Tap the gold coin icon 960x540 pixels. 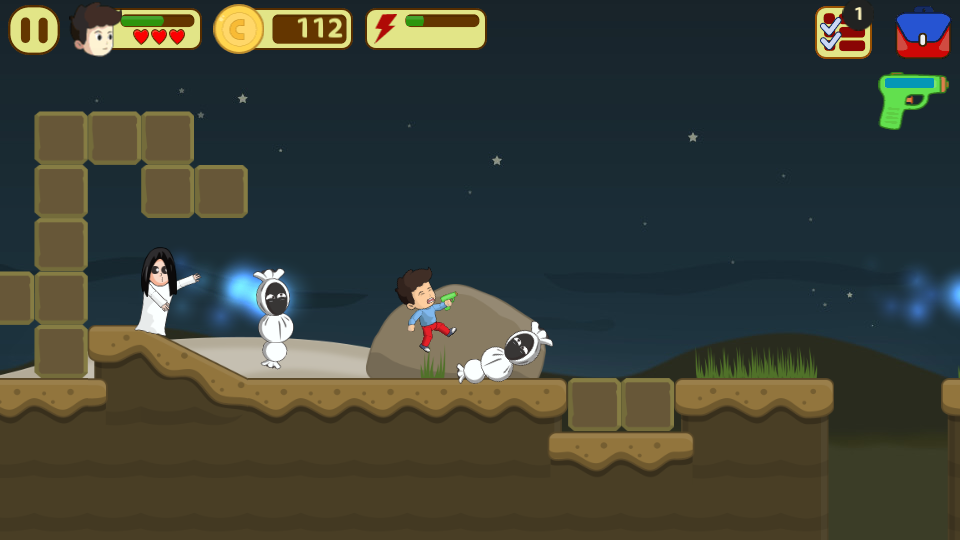click(x=238, y=29)
